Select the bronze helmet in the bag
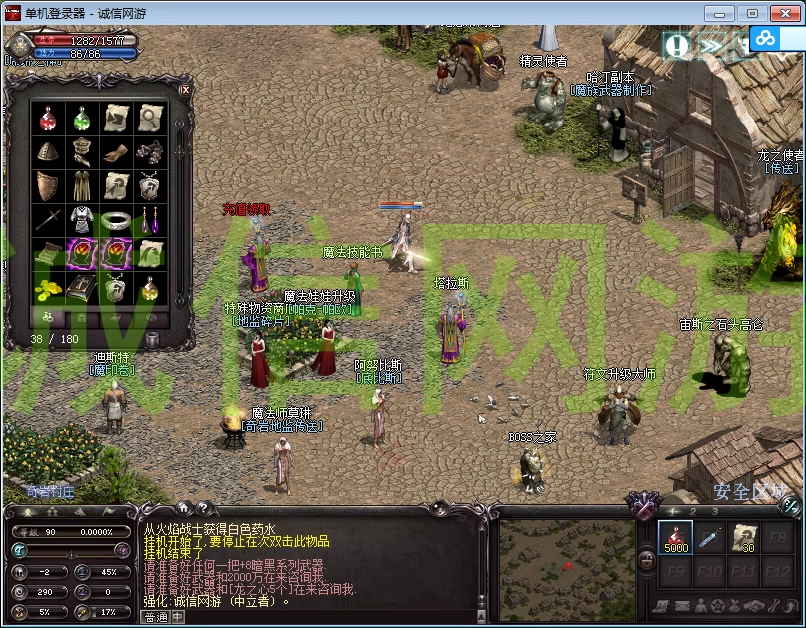 [48, 152]
